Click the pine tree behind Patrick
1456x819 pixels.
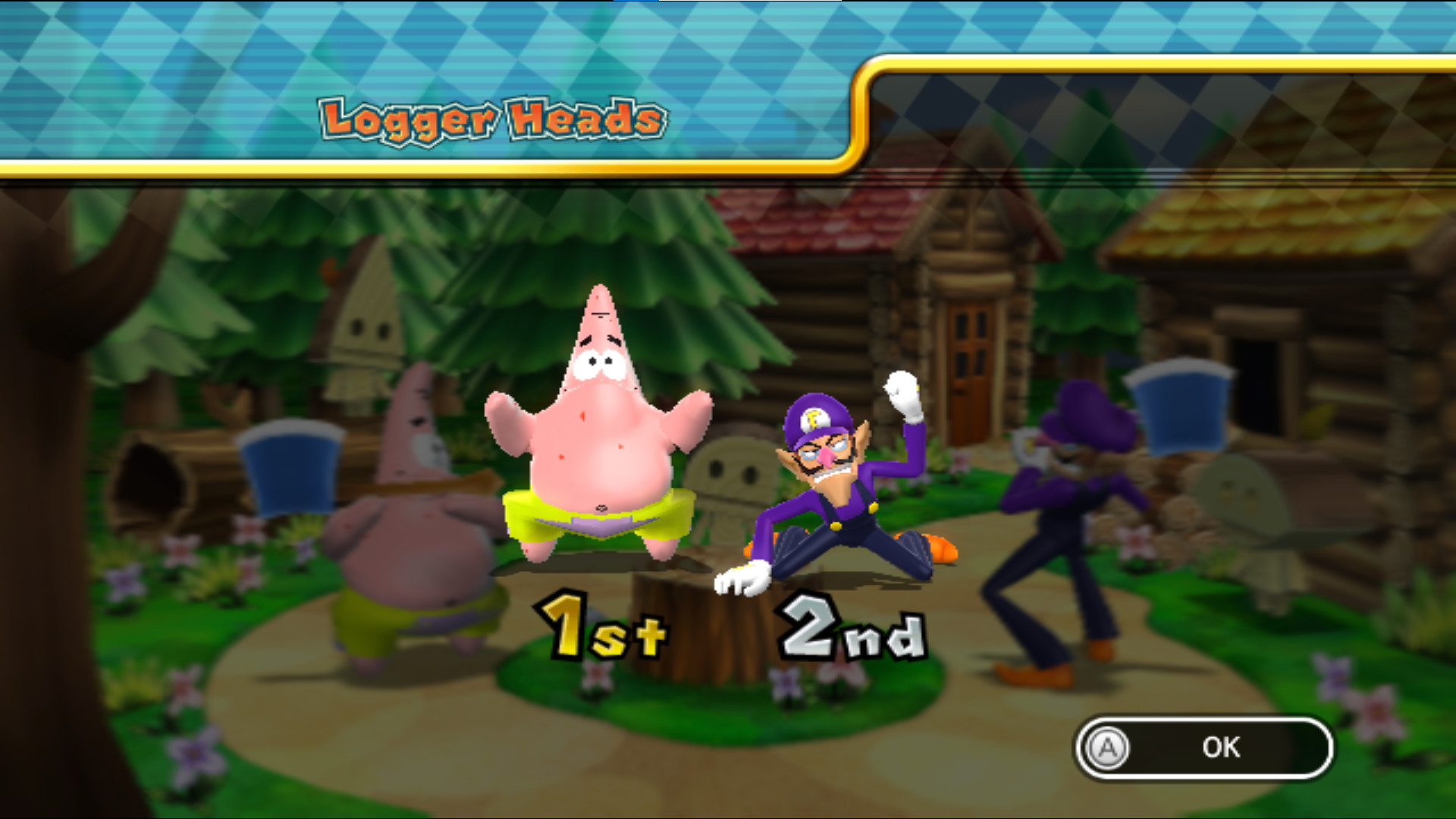click(x=667, y=250)
